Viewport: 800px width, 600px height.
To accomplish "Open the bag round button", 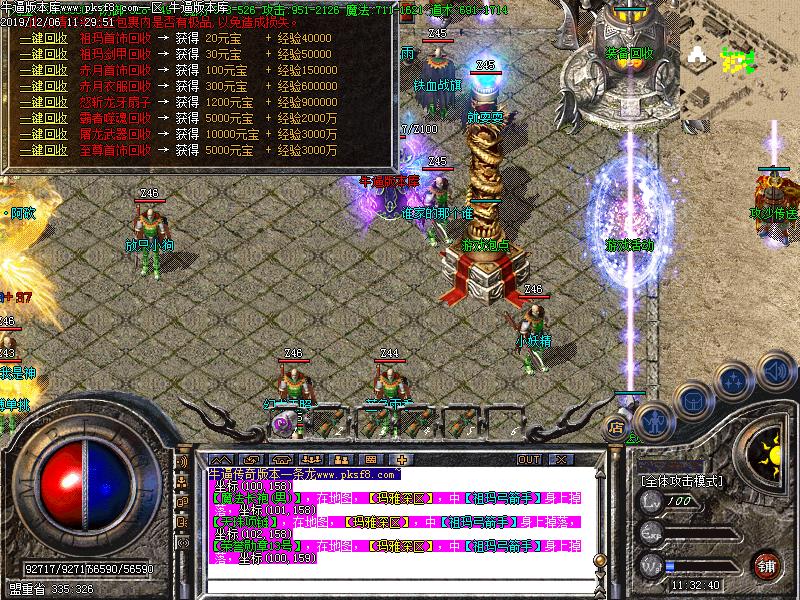I will [x=692, y=397].
